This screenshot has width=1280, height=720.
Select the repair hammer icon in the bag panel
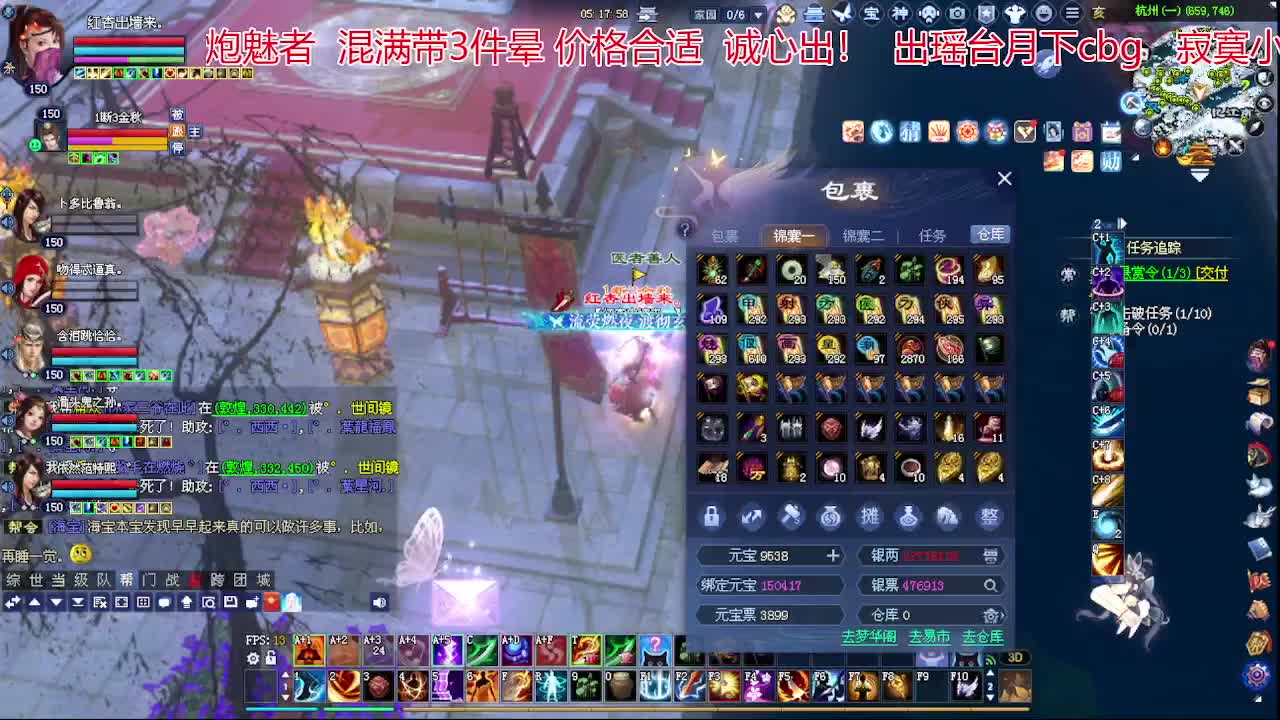pyautogui.click(x=792, y=517)
